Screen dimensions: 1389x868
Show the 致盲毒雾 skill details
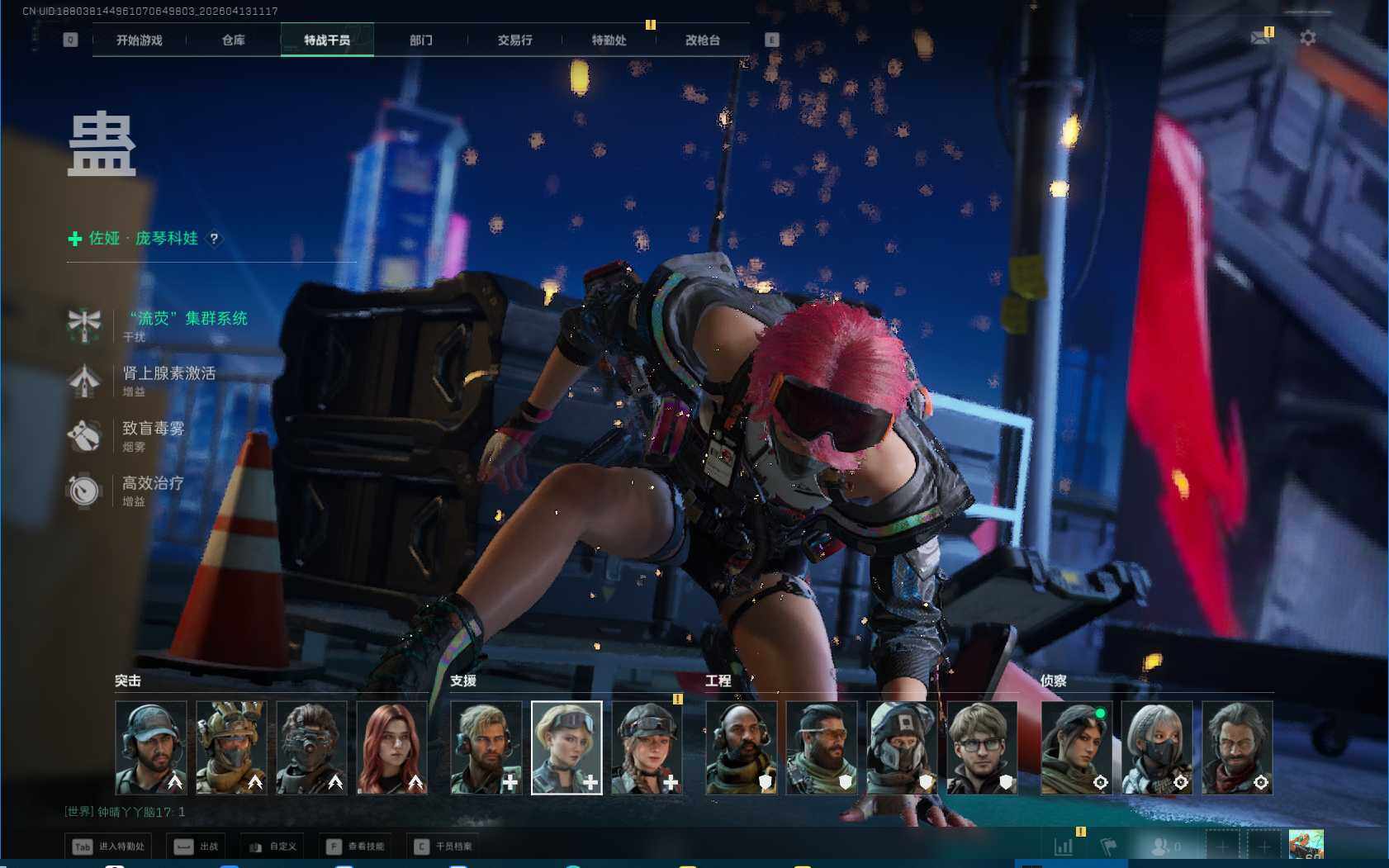pyautogui.click(x=153, y=429)
